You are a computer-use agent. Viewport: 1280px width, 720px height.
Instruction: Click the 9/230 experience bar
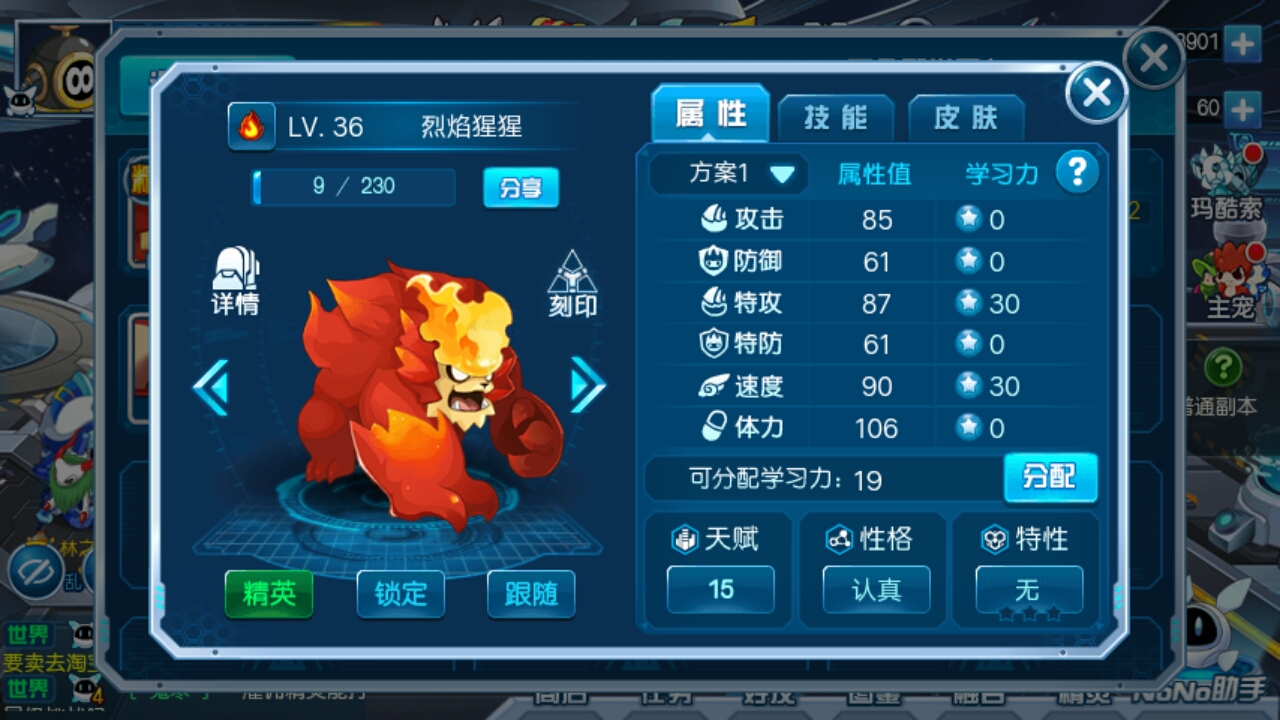[x=351, y=187]
